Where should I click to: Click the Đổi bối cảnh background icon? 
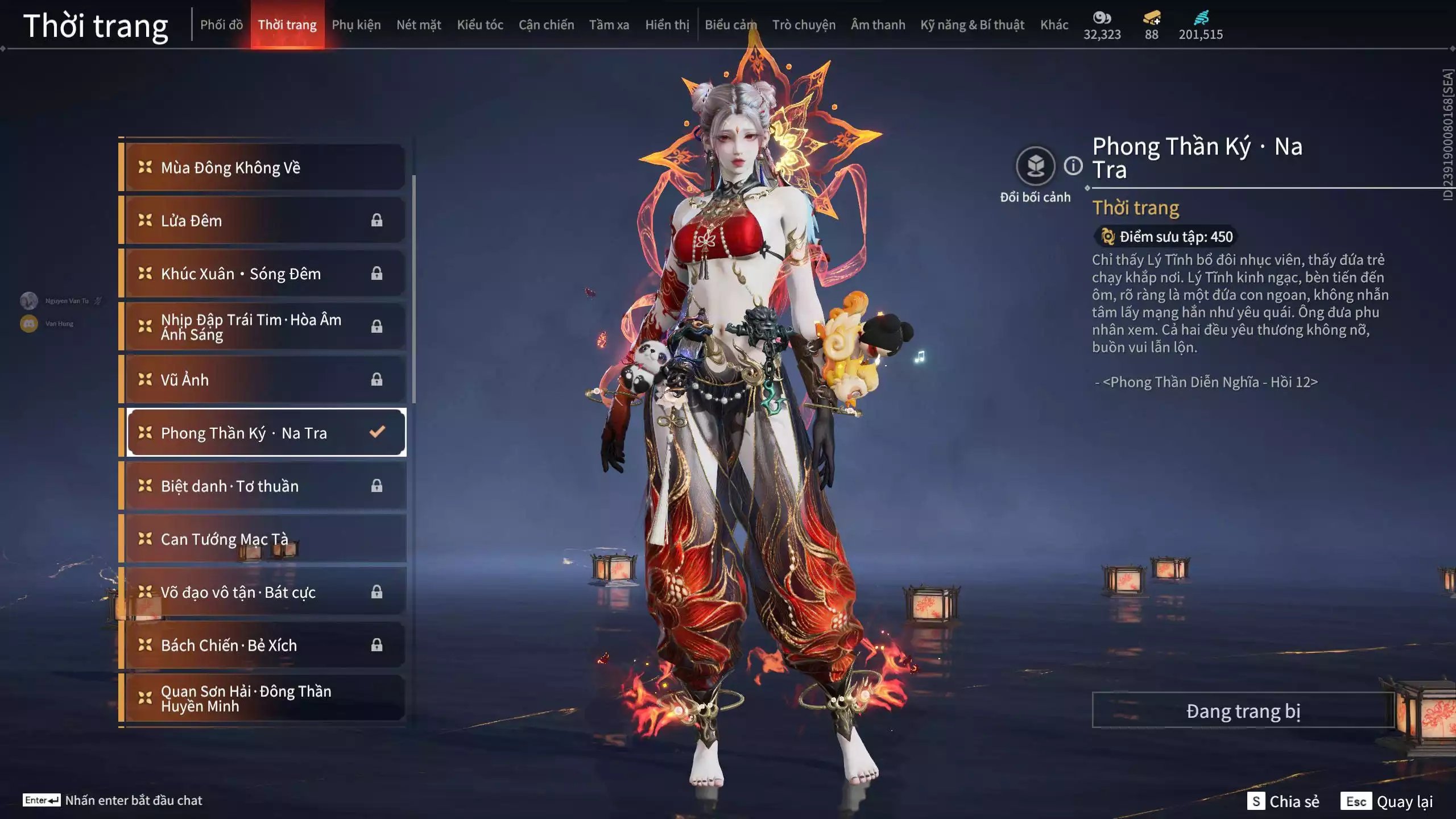[1035, 166]
